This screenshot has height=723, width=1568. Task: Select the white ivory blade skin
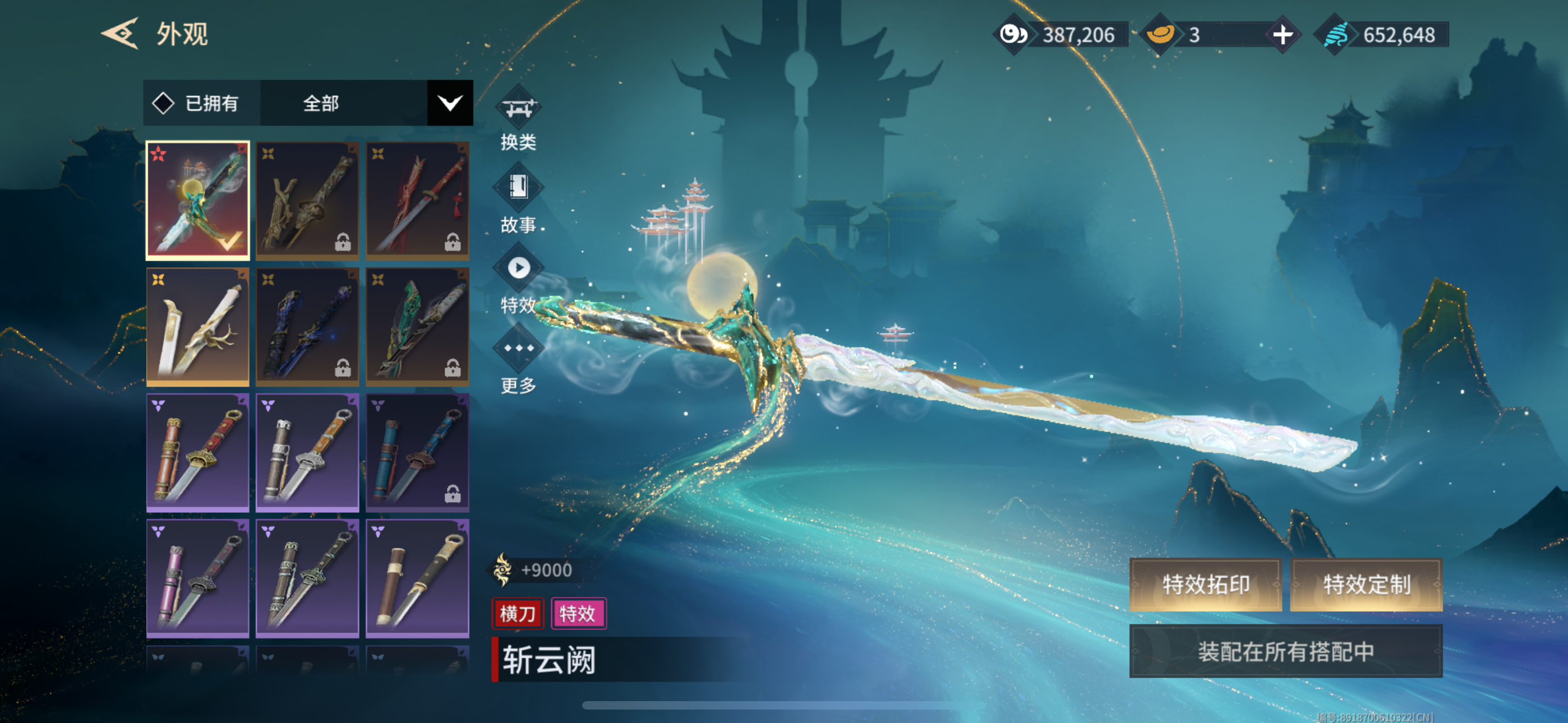[198, 326]
